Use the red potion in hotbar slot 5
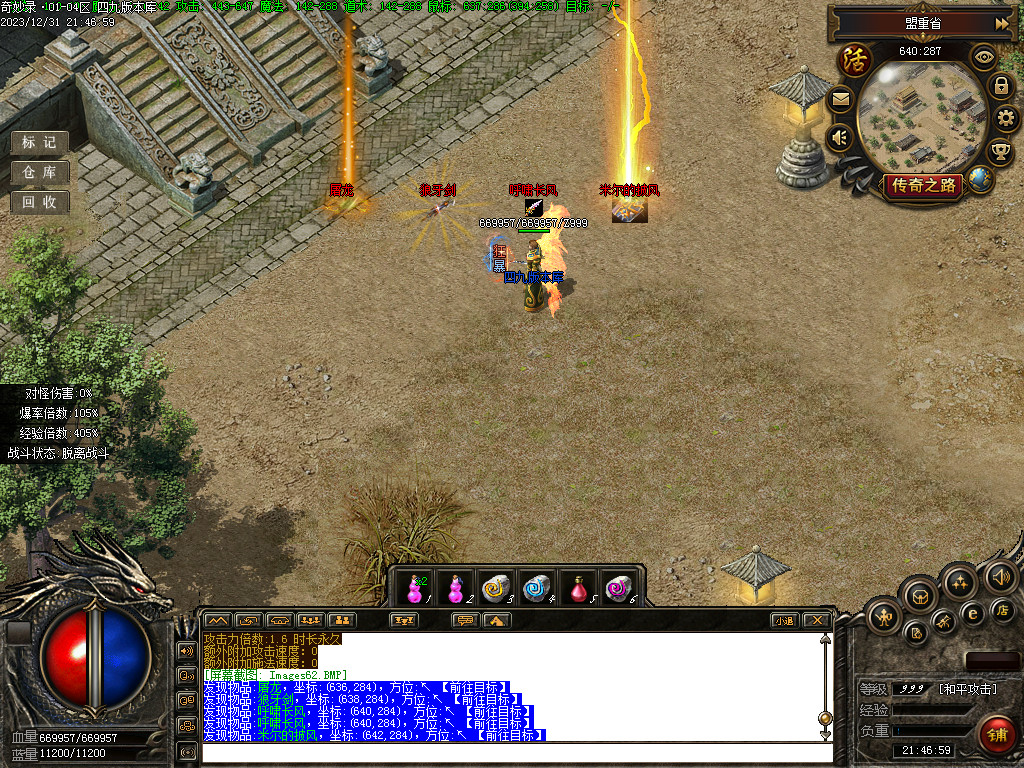Screen dimensions: 1024x768 tap(578, 589)
